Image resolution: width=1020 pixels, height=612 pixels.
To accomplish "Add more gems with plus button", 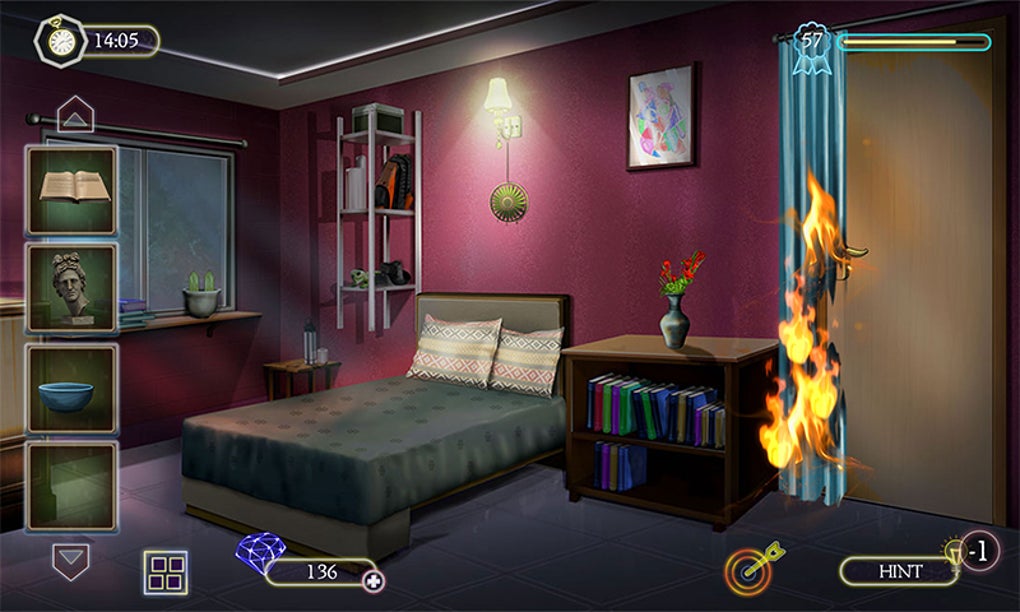I will click(x=374, y=581).
